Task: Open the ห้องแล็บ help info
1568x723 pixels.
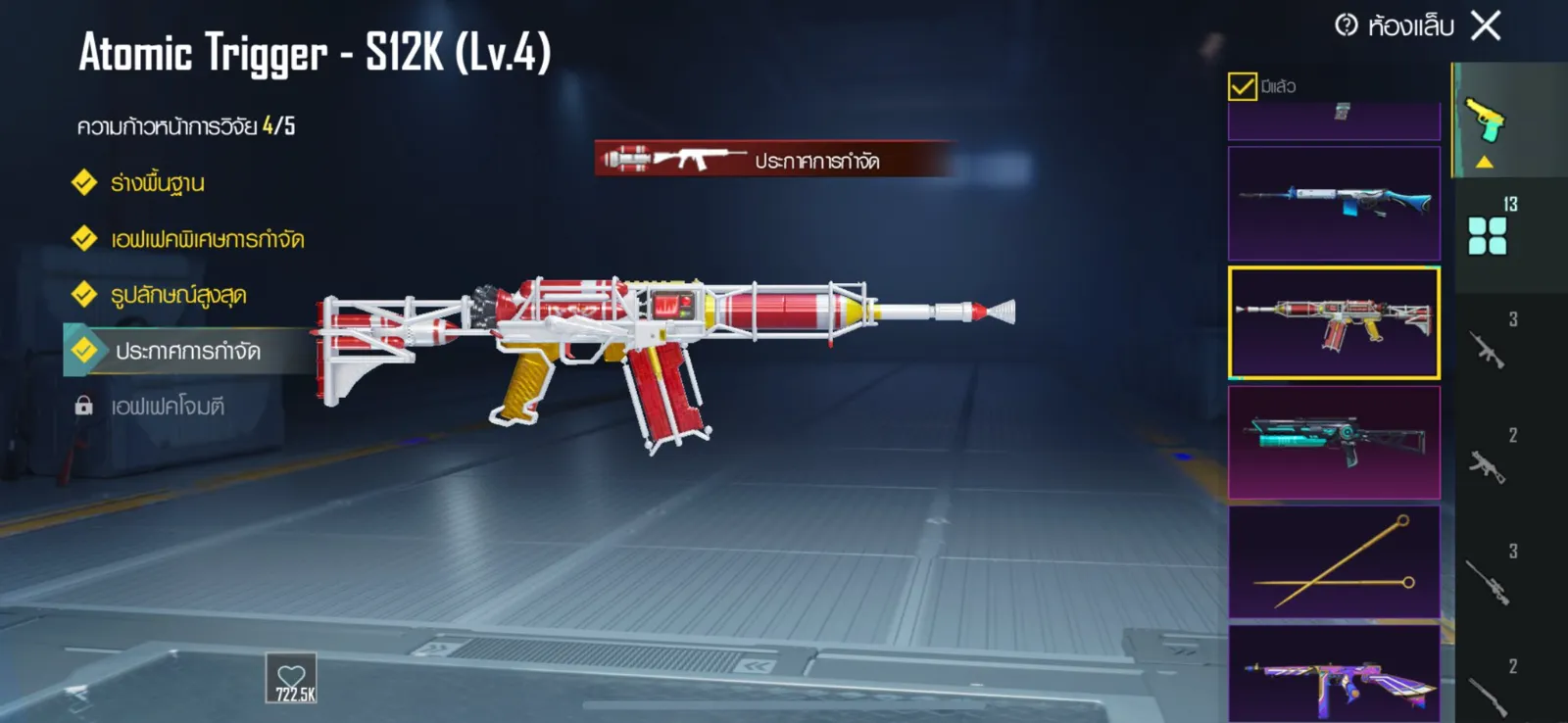Action: coord(1347,25)
